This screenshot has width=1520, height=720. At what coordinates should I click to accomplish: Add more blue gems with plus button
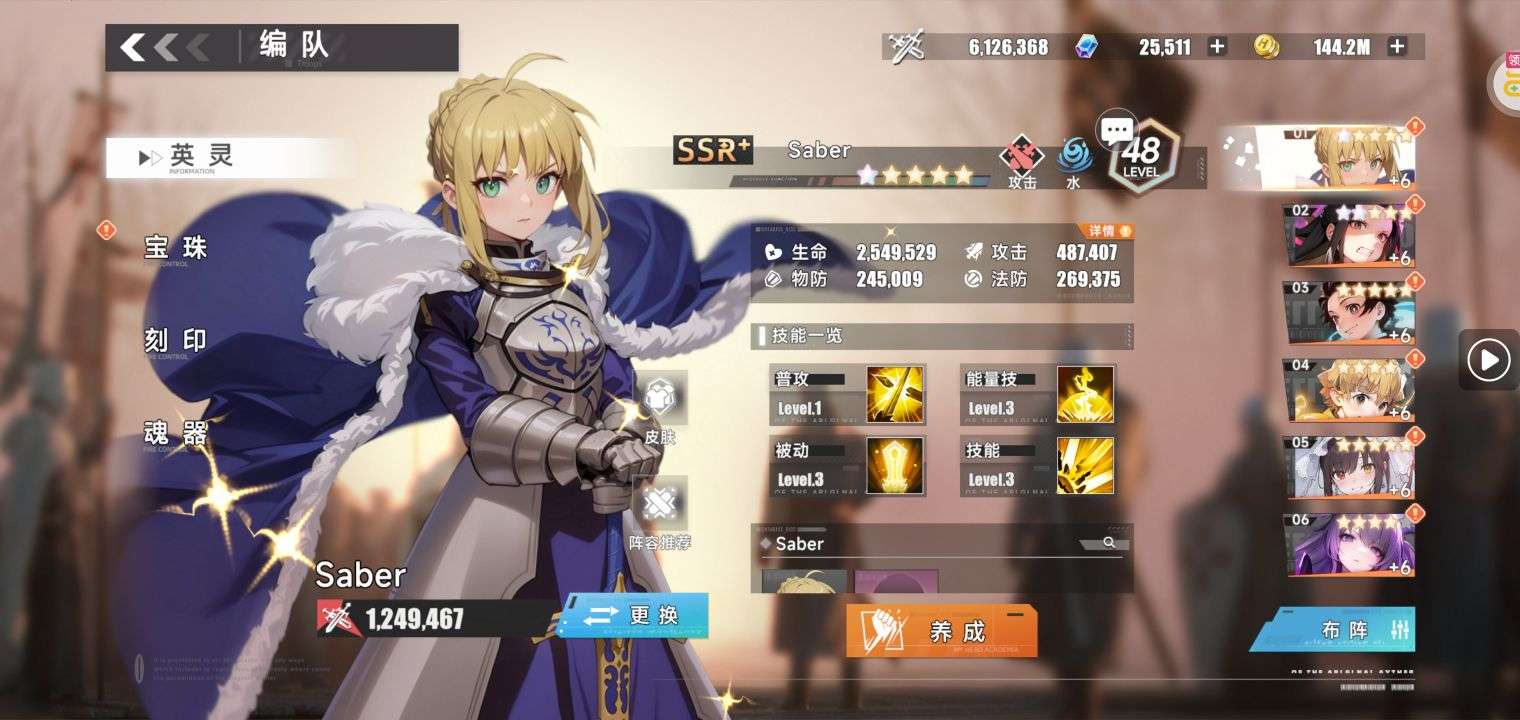pos(1217,46)
